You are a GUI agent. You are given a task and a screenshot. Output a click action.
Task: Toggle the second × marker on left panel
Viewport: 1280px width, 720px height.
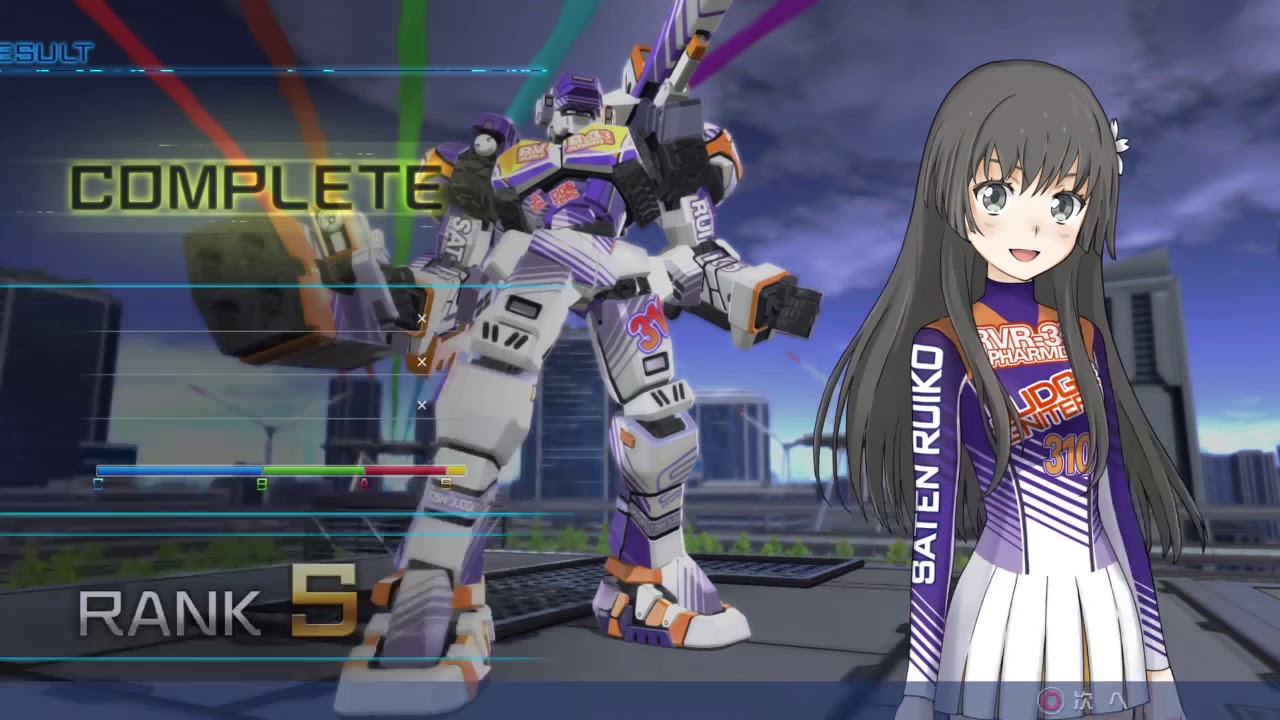click(422, 361)
